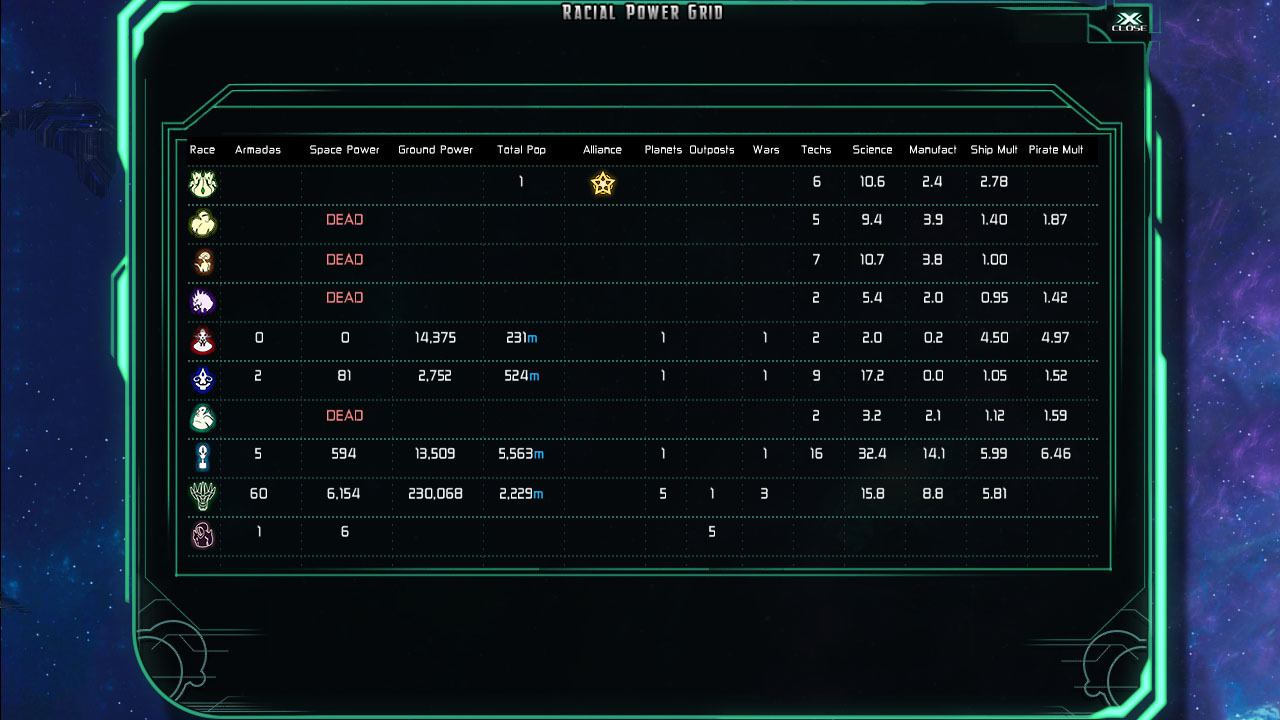Click the purple hooded race icon in the bottom row
This screenshot has height=720, width=1280.
click(203, 533)
